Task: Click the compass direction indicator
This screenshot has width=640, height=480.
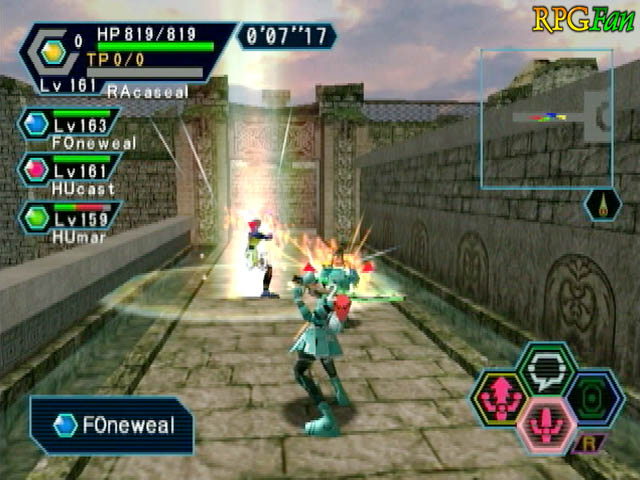Action: coord(602,205)
